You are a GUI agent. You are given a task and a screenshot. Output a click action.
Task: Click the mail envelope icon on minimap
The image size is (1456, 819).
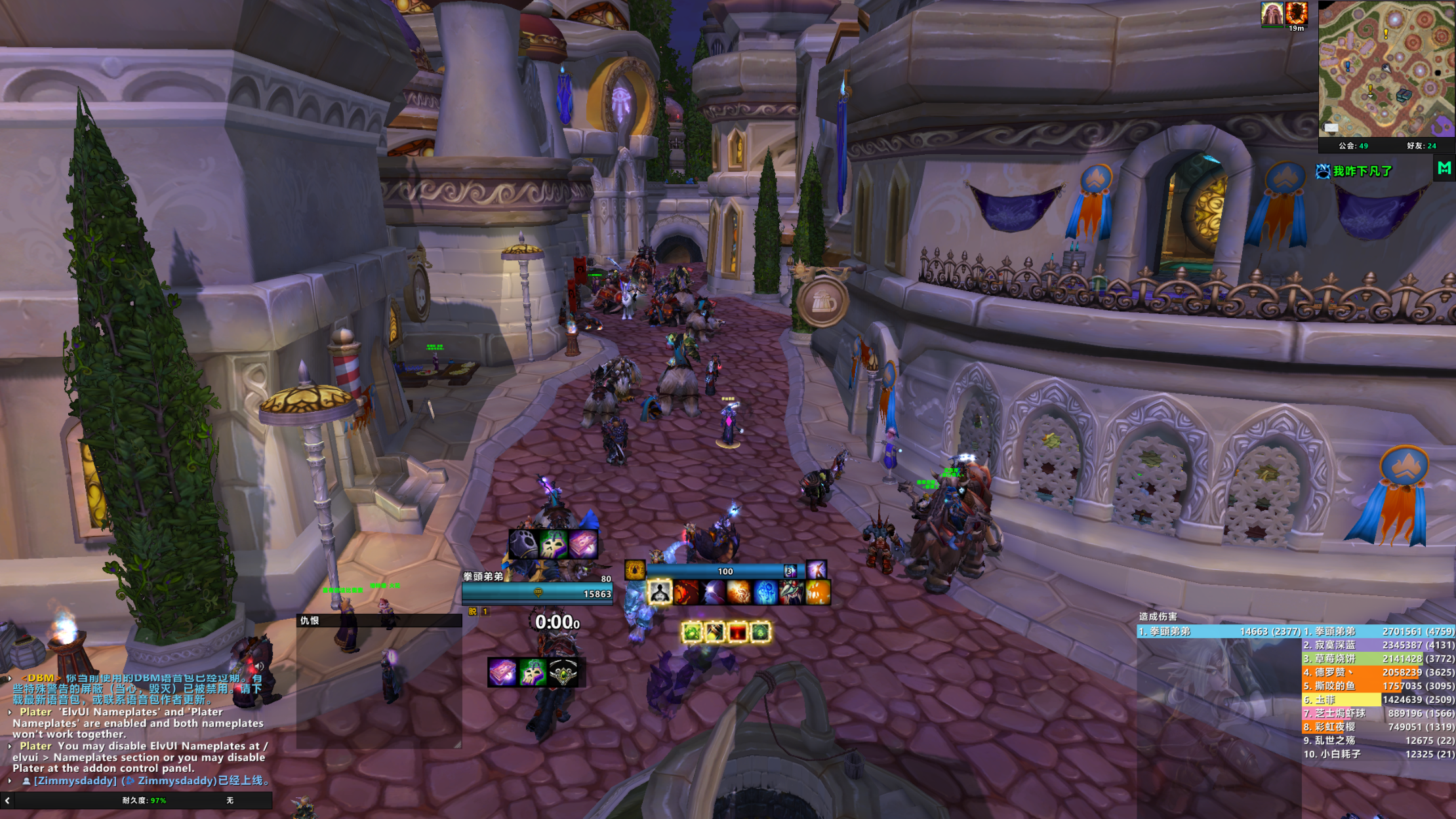(1331, 127)
